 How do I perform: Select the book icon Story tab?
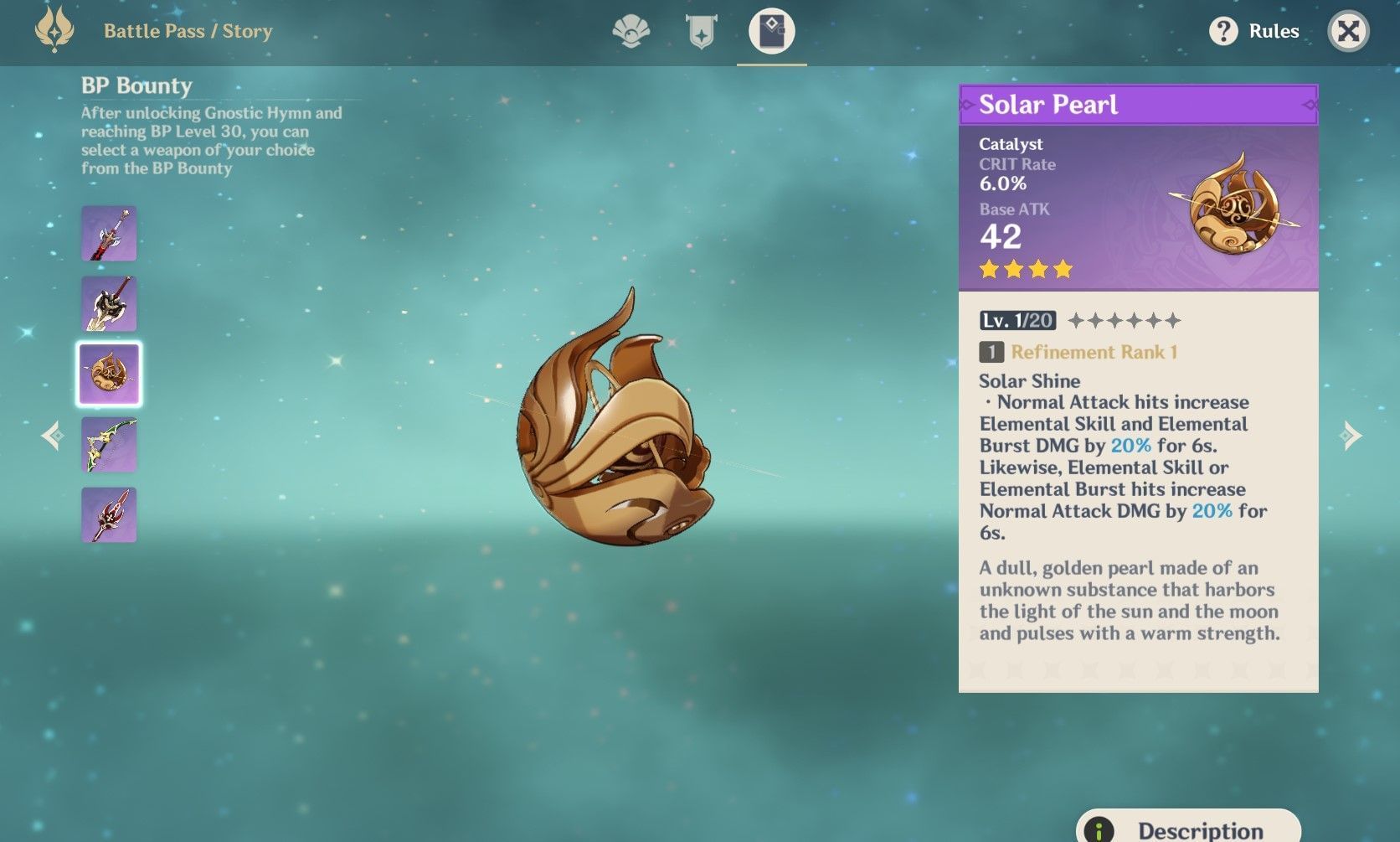click(771, 32)
